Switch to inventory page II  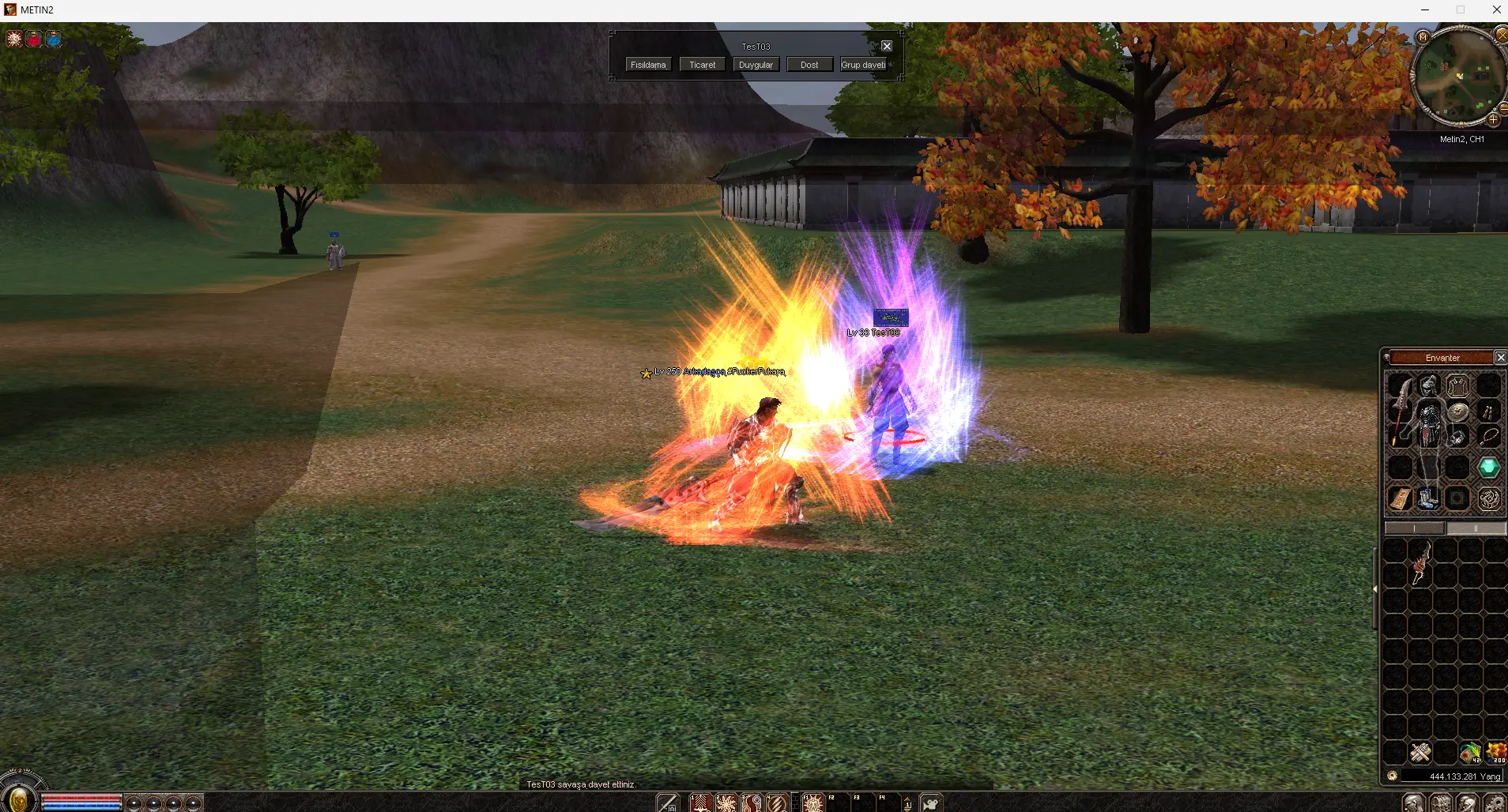(x=1475, y=528)
